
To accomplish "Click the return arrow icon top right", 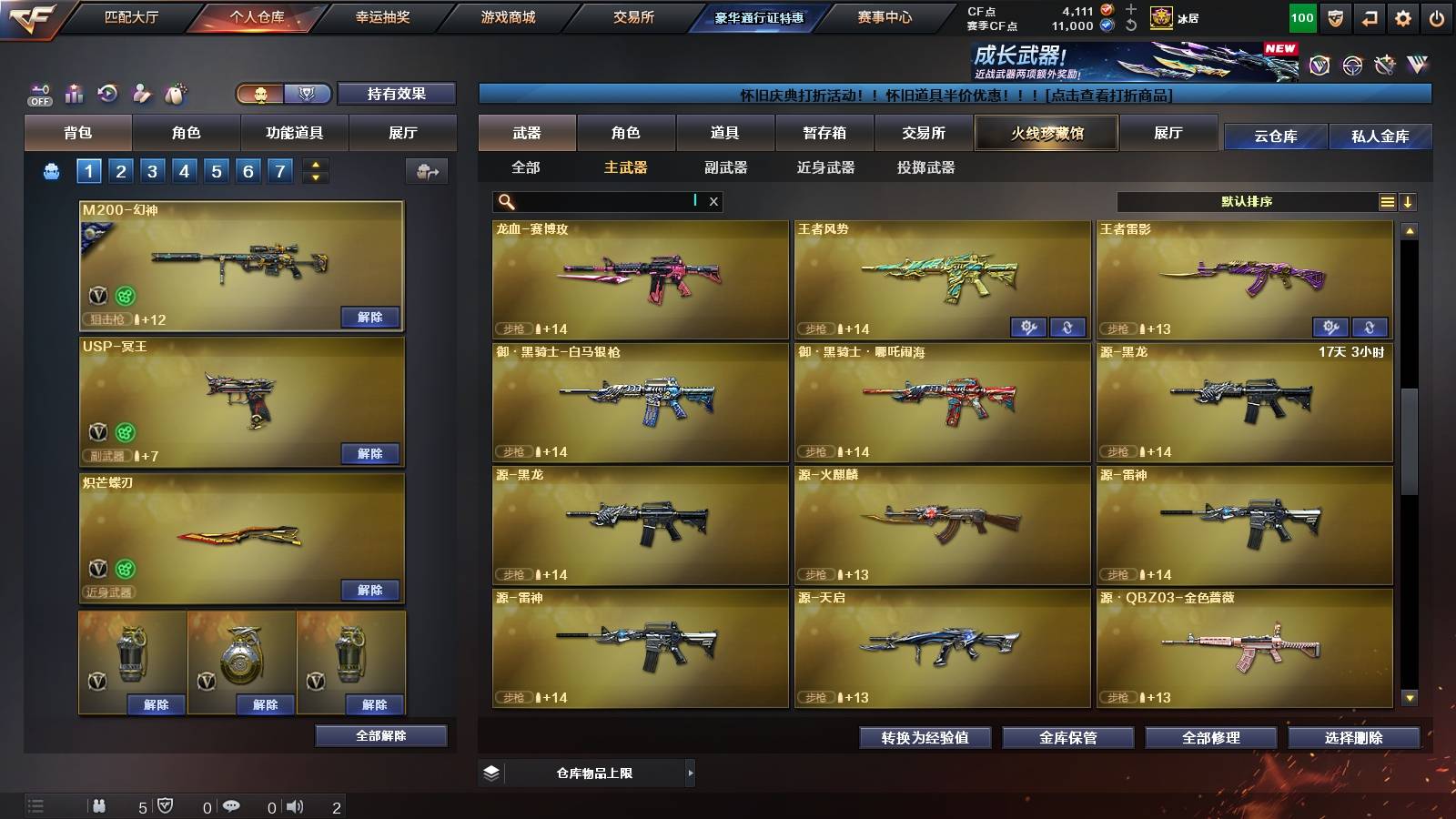I will [1367, 17].
